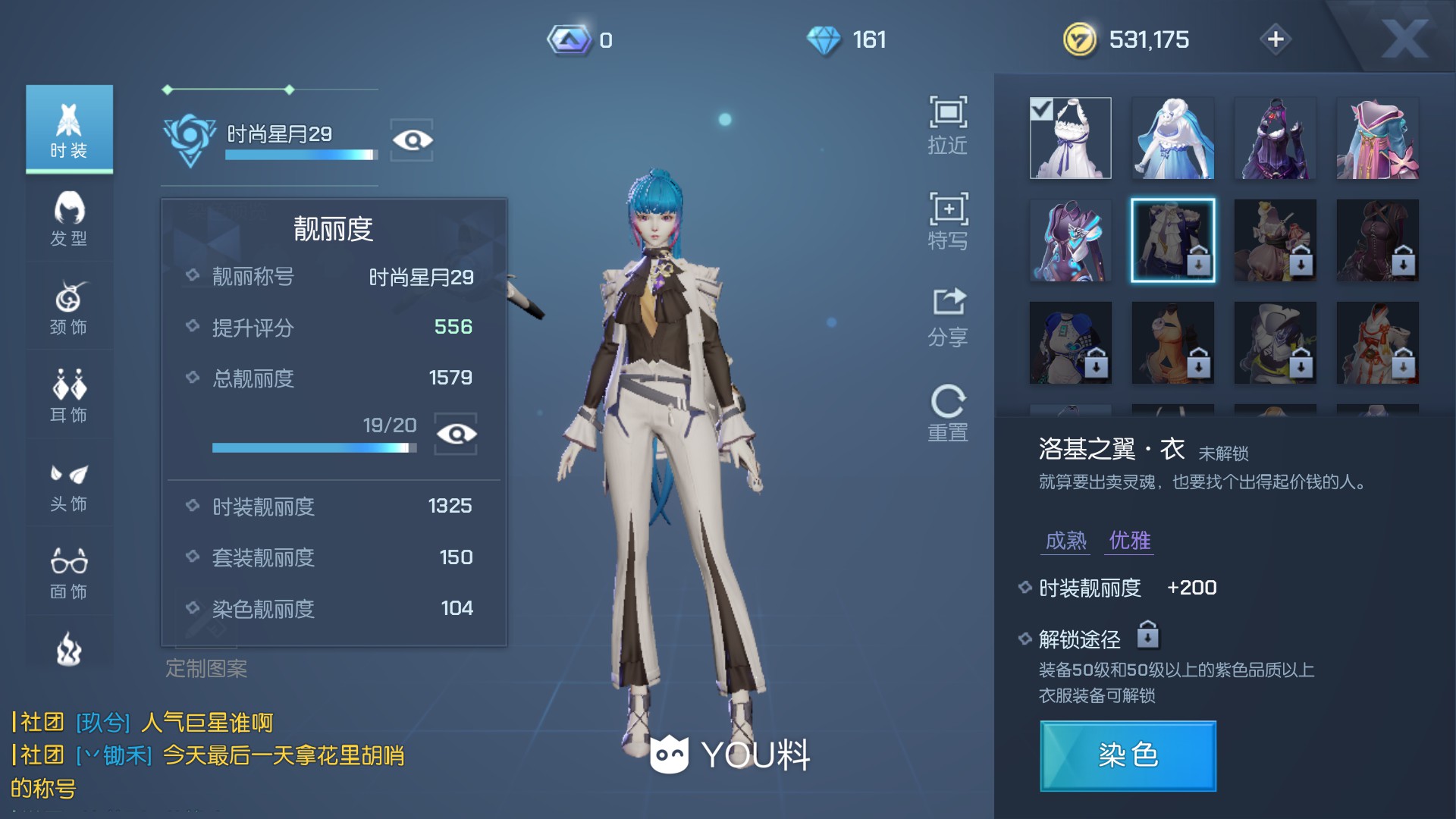Toggle the eye icon beside 时尚星月29 title

412,140
